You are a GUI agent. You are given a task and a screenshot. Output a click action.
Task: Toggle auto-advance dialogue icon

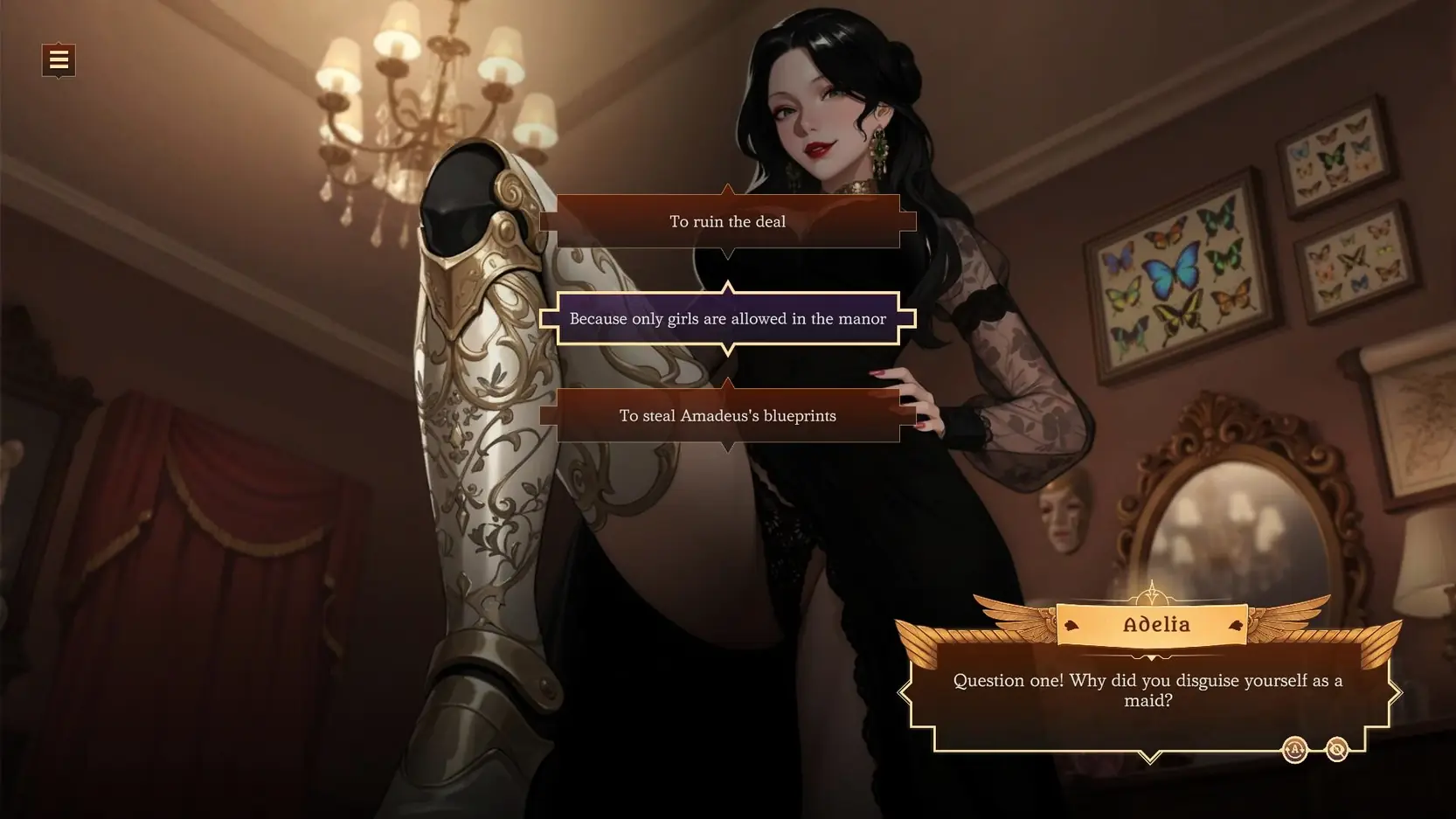(x=1294, y=750)
